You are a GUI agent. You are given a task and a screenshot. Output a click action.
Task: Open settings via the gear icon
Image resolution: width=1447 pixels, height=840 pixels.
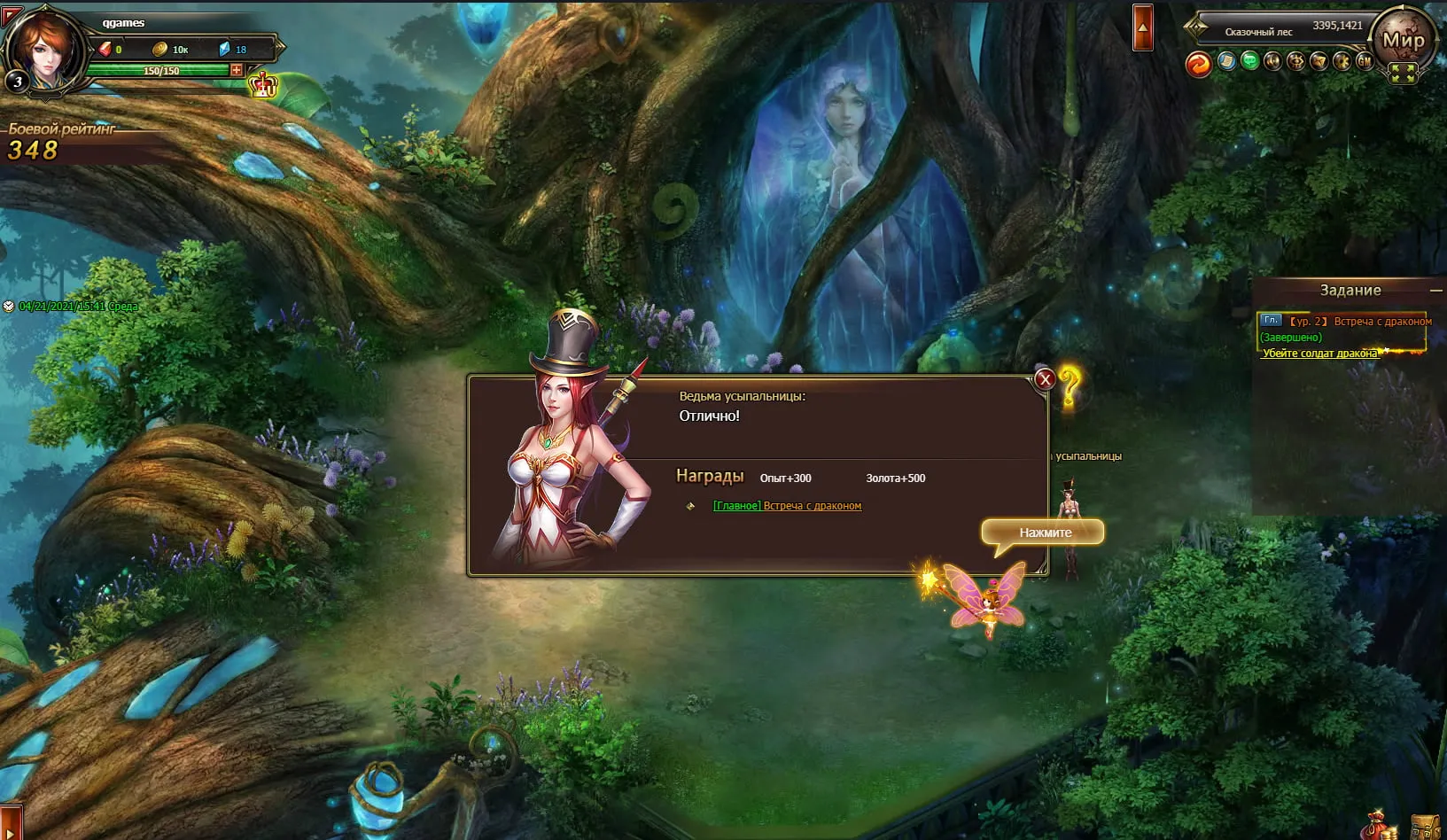1342,61
